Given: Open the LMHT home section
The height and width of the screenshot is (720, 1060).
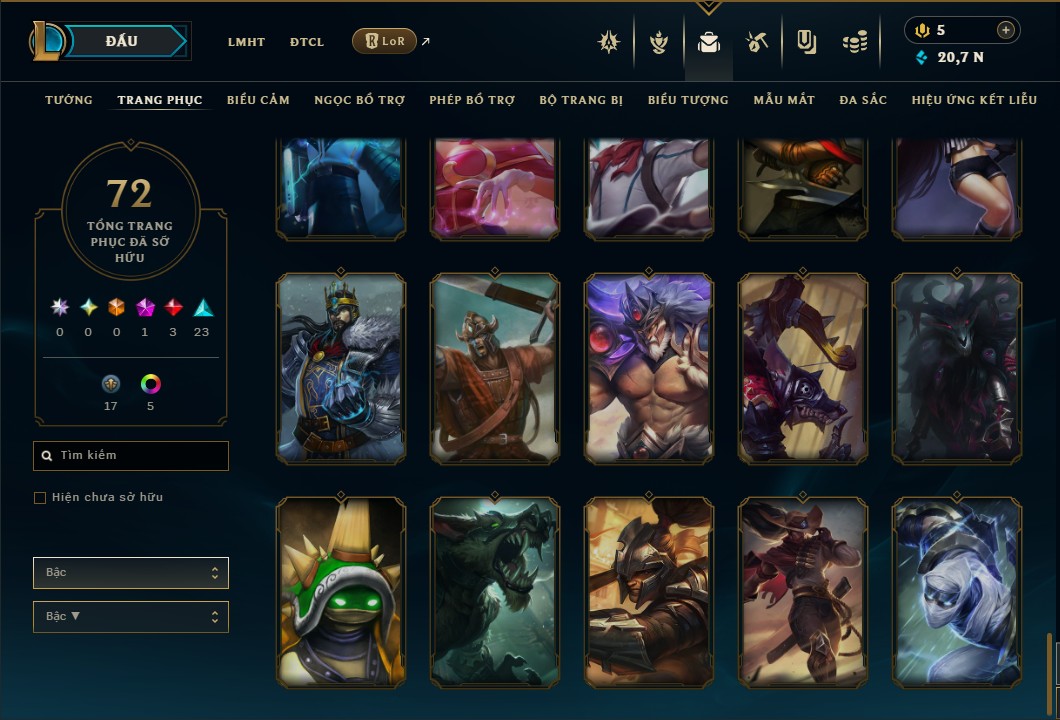Looking at the screenshot, I should click(246, 42).
